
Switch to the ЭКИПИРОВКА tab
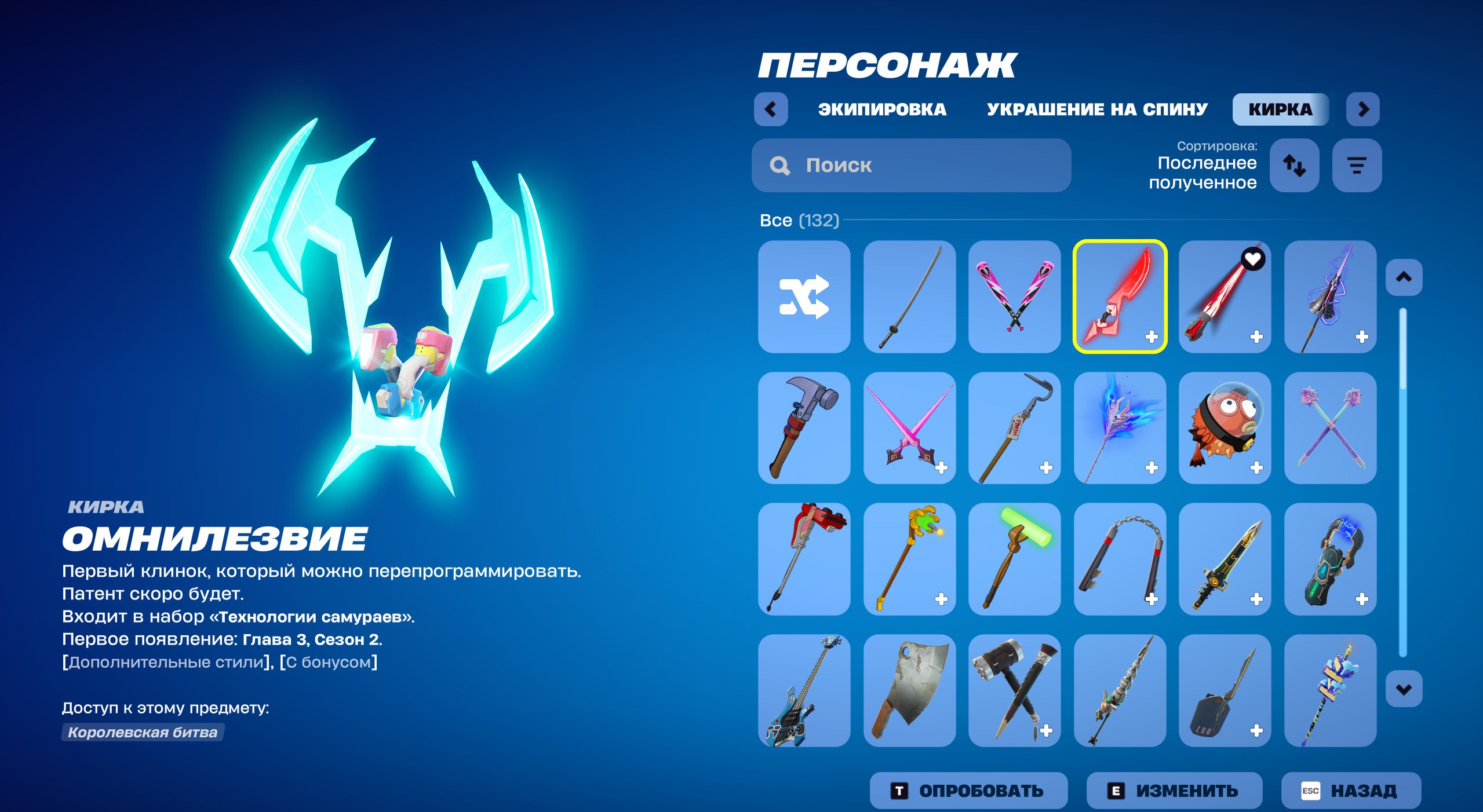881,109
